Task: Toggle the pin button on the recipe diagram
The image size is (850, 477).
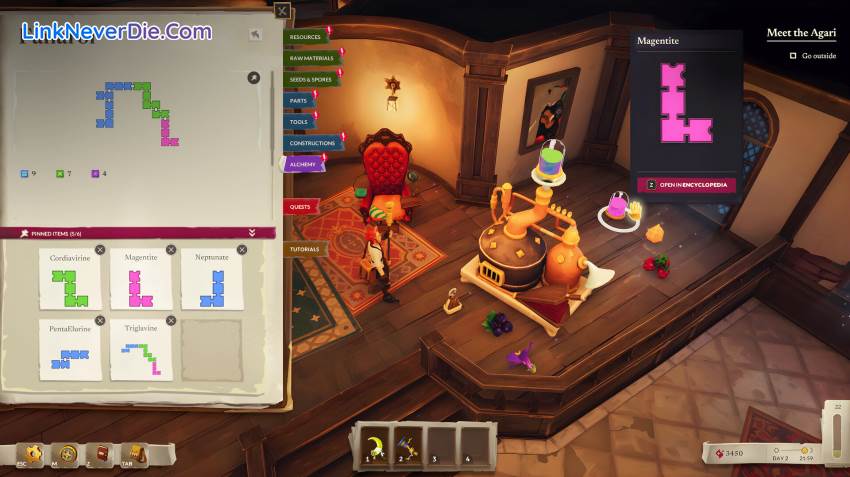Action: pos(254,77)
